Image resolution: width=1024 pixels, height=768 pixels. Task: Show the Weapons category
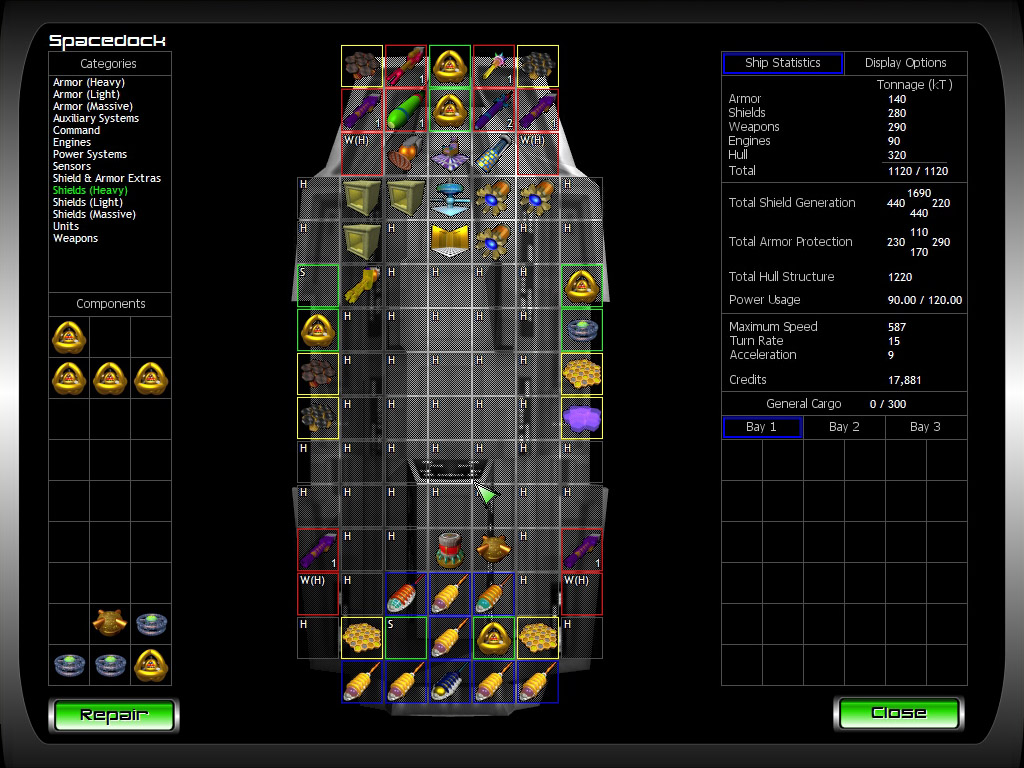pos(76,238)
